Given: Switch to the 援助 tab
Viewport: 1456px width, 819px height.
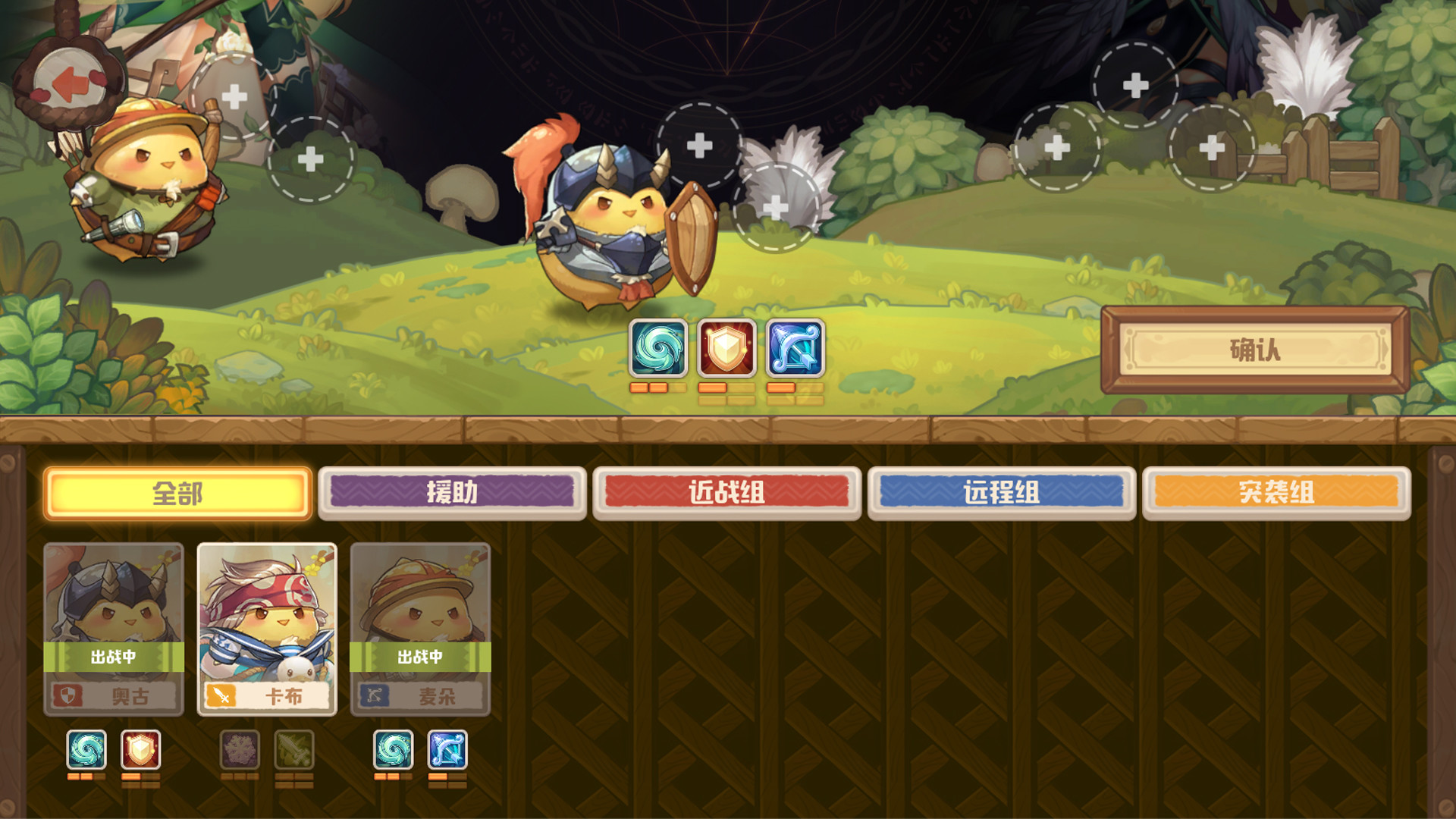Looking at the screenshot, I should tap(453, 491).
